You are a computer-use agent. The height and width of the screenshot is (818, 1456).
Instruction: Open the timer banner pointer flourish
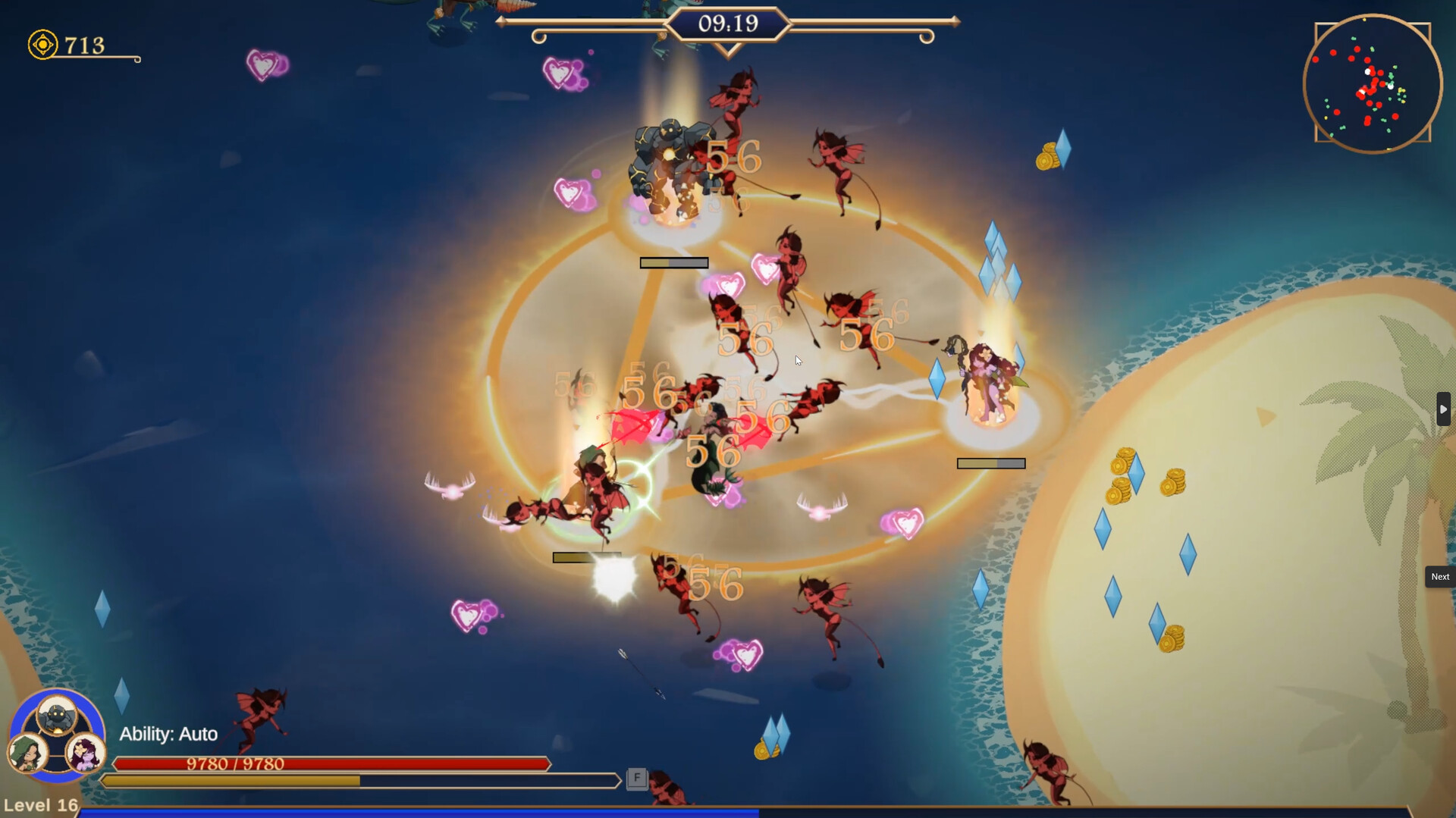[x=728, y=48]
